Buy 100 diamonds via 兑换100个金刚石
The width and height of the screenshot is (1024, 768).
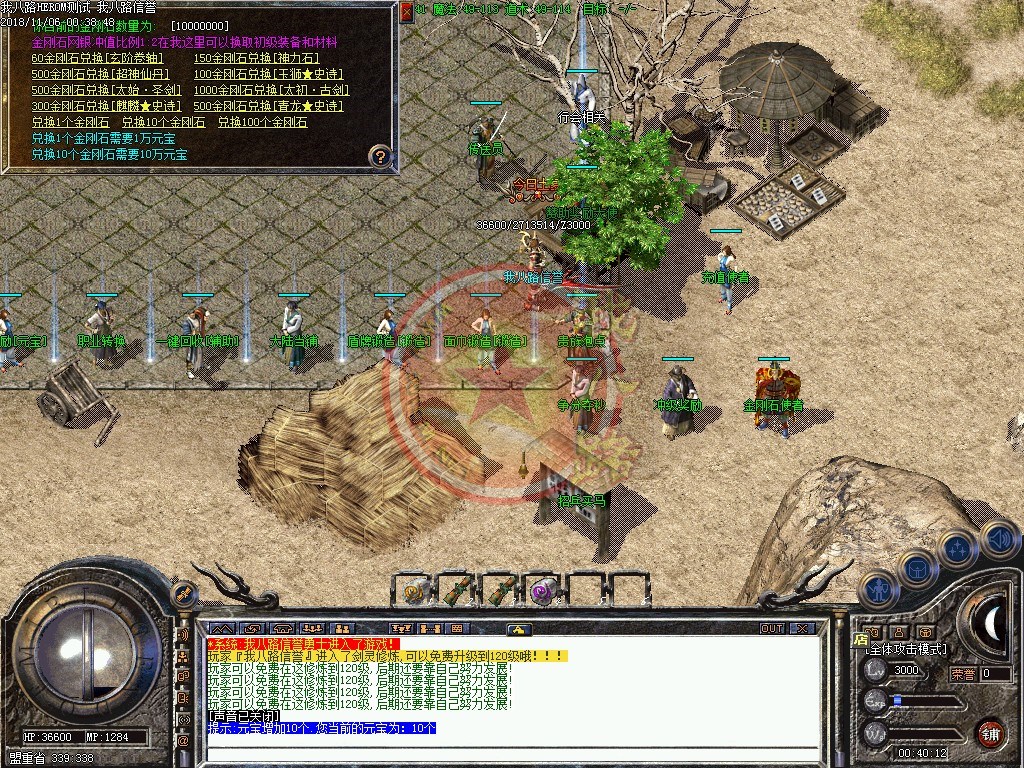(x=262, y=122)
